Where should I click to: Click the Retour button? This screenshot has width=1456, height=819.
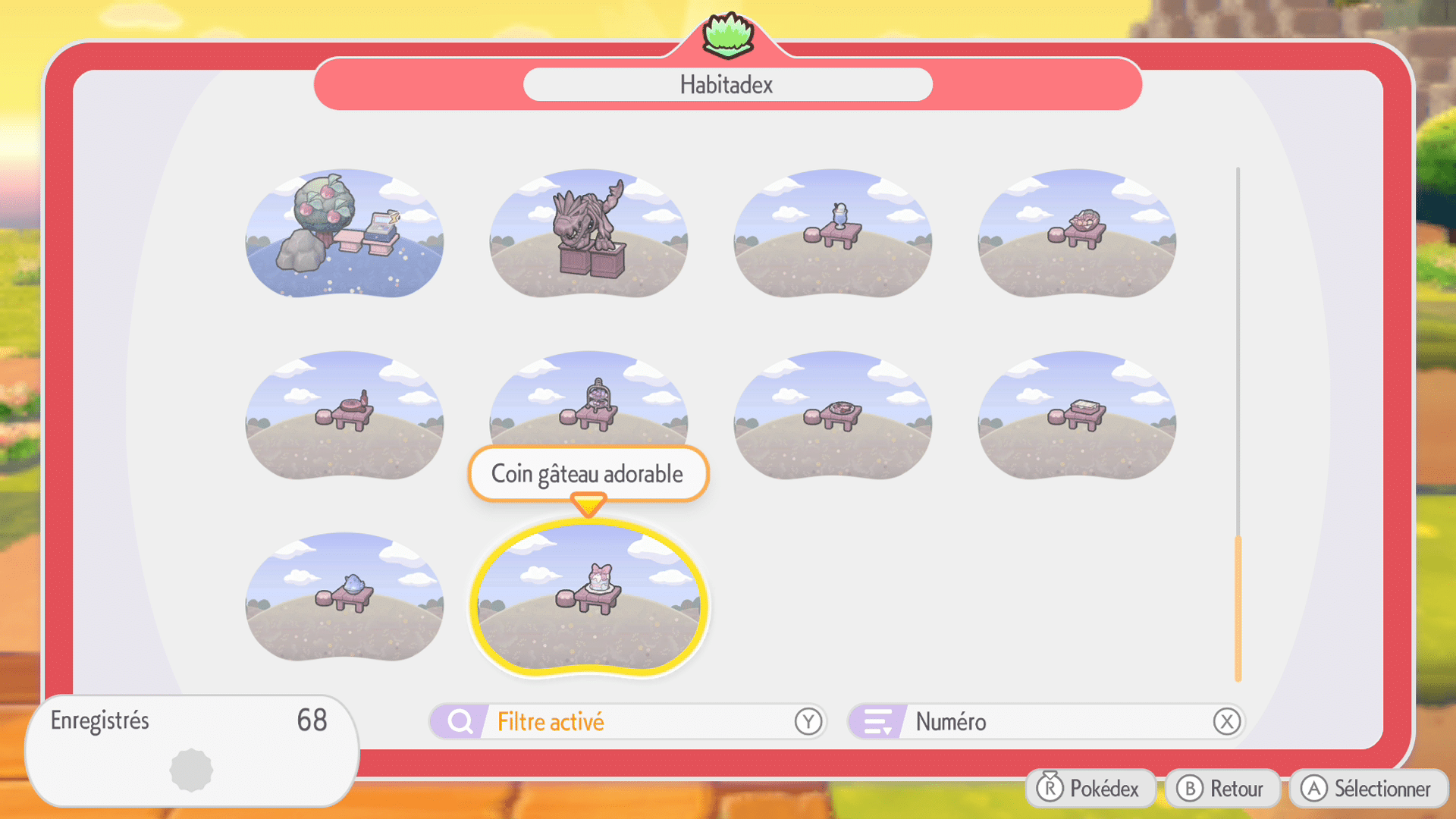(1222, 788)
